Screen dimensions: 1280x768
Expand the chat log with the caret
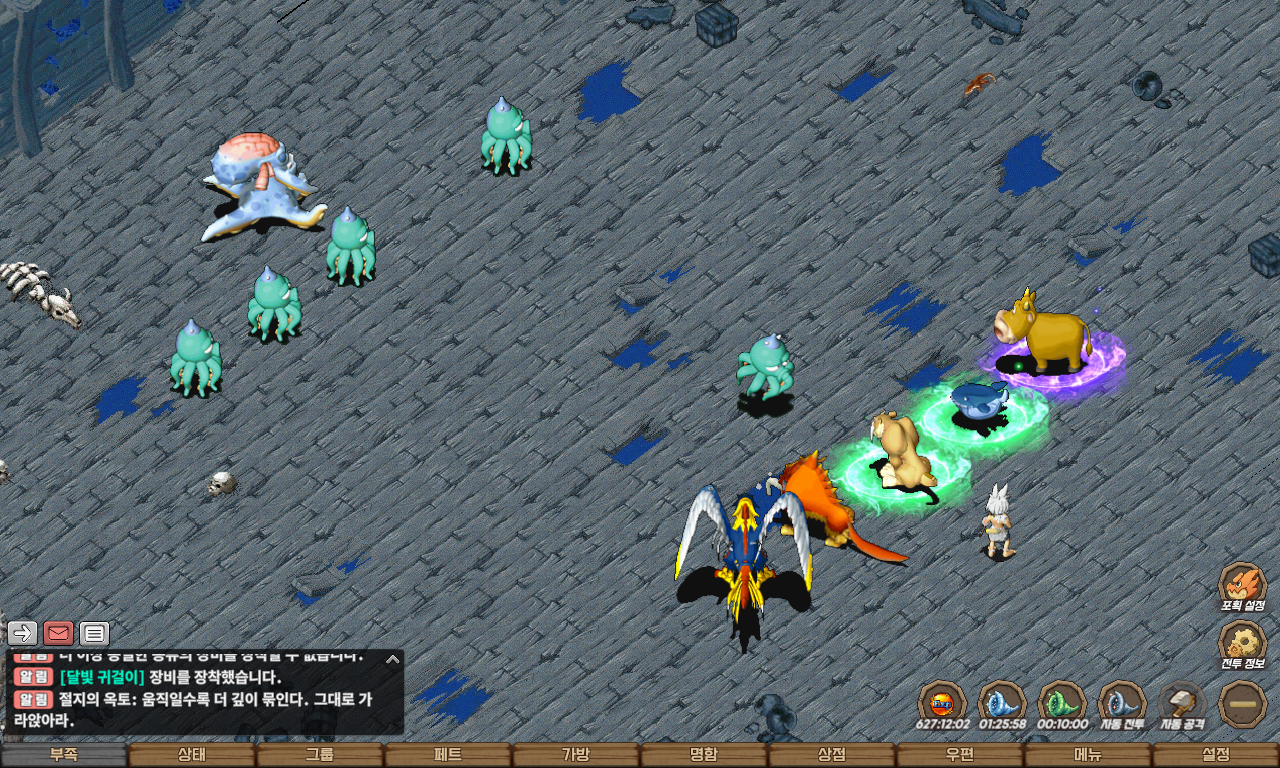tap(393, 659)
